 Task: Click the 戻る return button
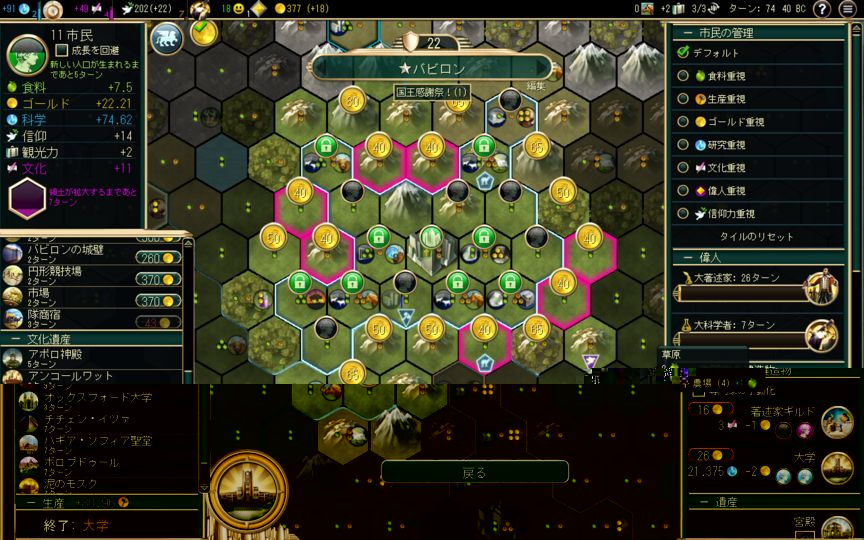click(x=474, y=472)
